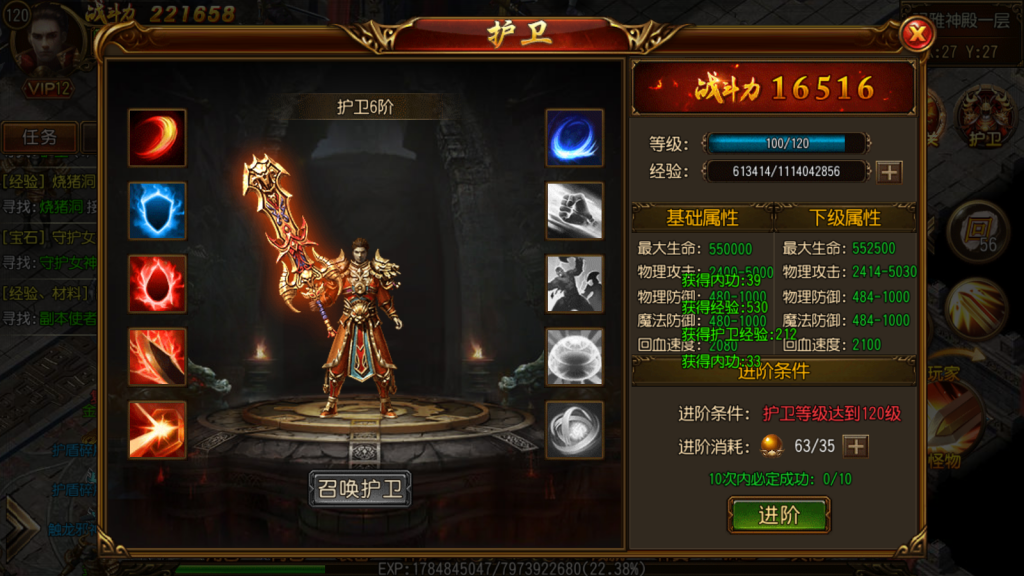This screenshot has height=576, width=1024.
Task: Click the 召唤护卫 summon guard button
Action: (360, 489)
